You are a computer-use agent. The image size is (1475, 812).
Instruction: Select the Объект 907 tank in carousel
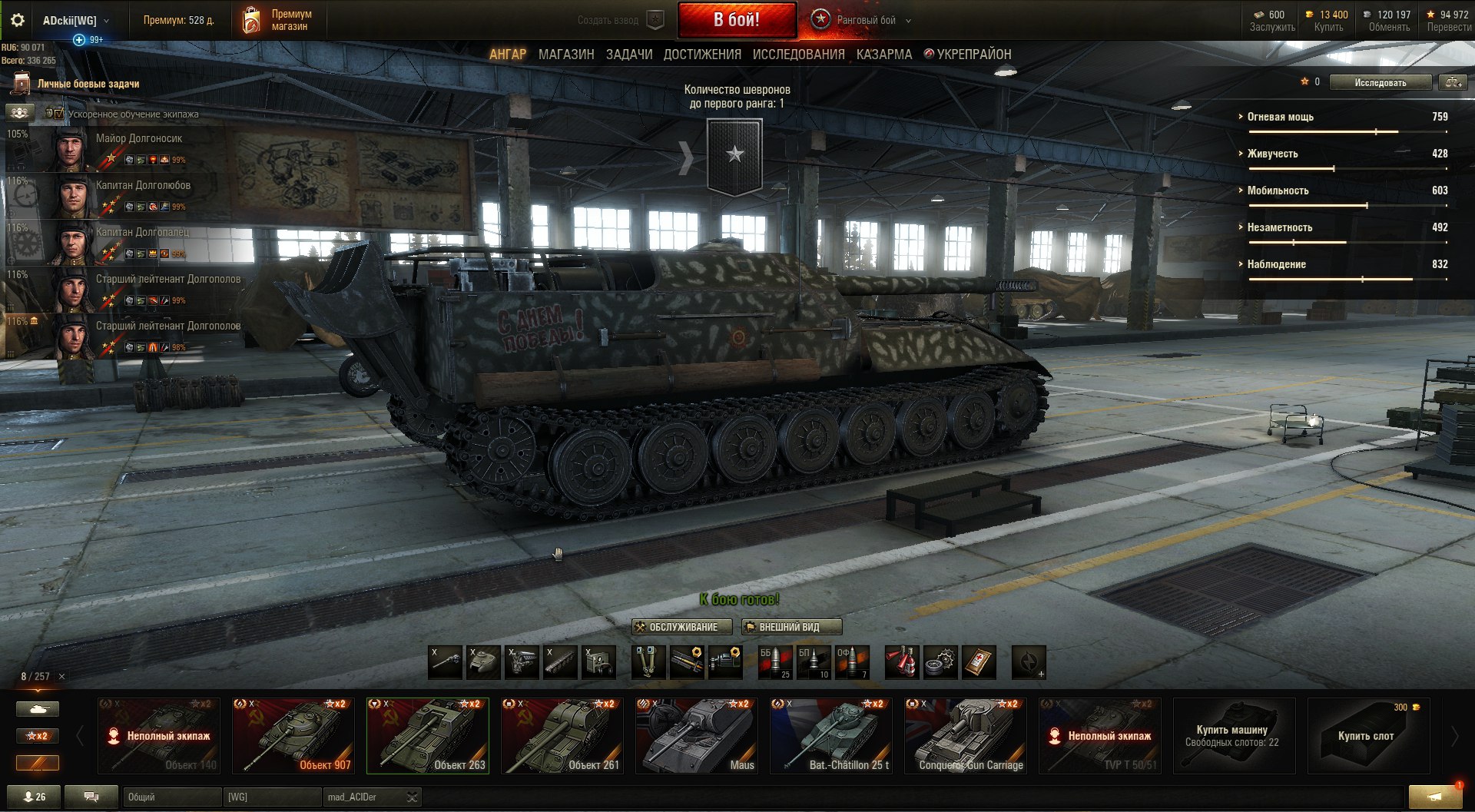tap(293, 735)
